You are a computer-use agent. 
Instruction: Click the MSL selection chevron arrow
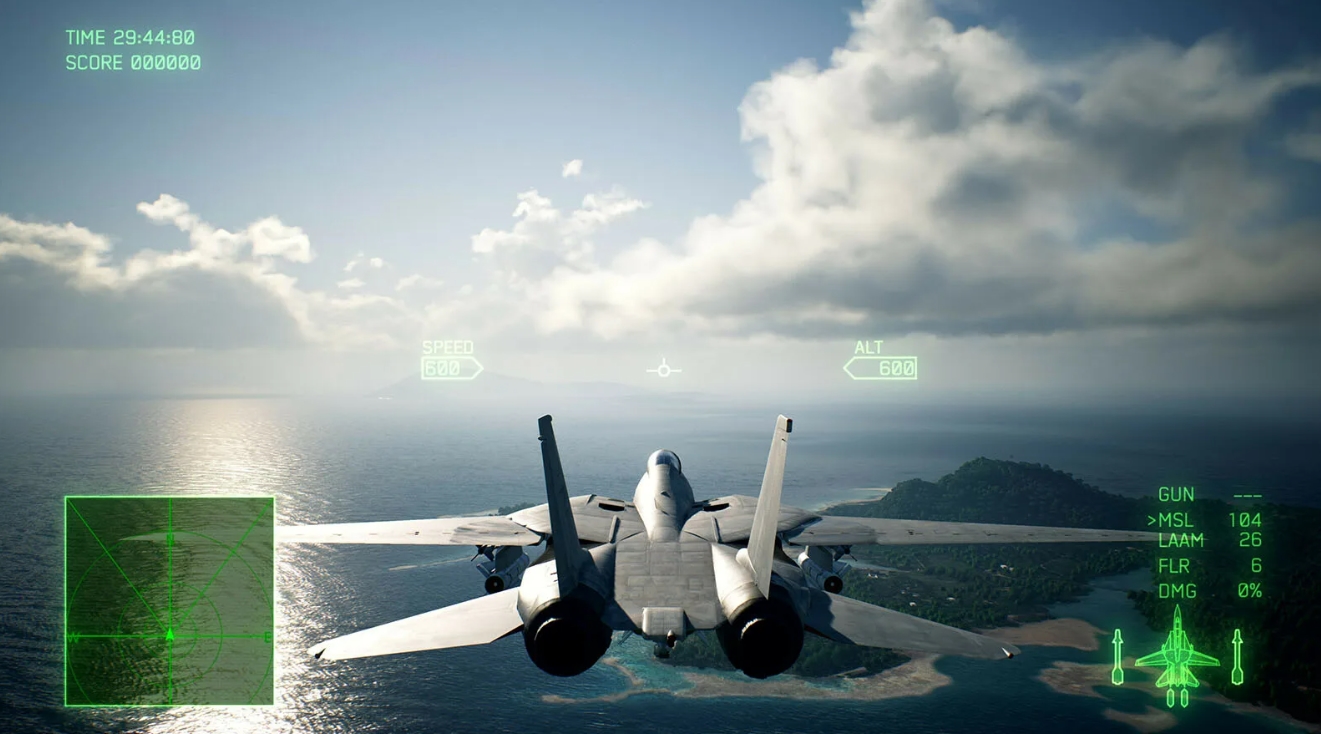click(1153, 519)
